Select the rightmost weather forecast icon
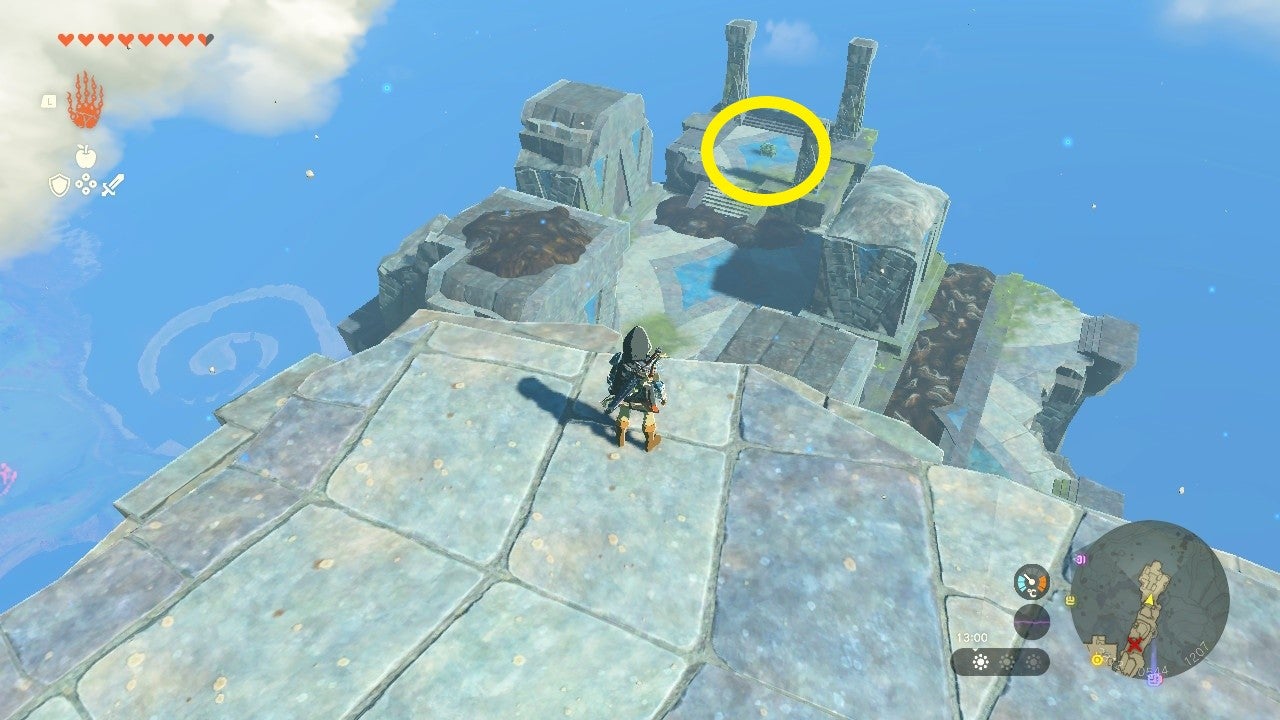Image resolution: width=1280 pixels, height=720 pixels. [1033, 661]
